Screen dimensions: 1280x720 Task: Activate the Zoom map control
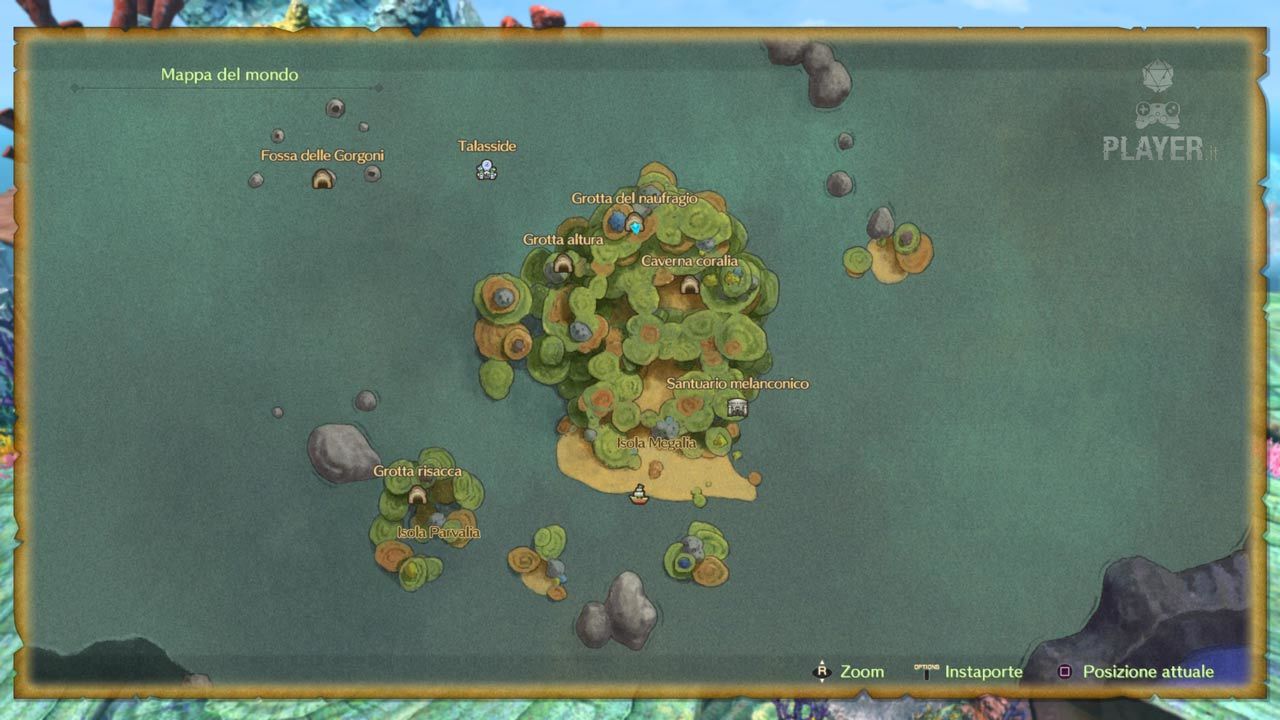coord(848,672)
